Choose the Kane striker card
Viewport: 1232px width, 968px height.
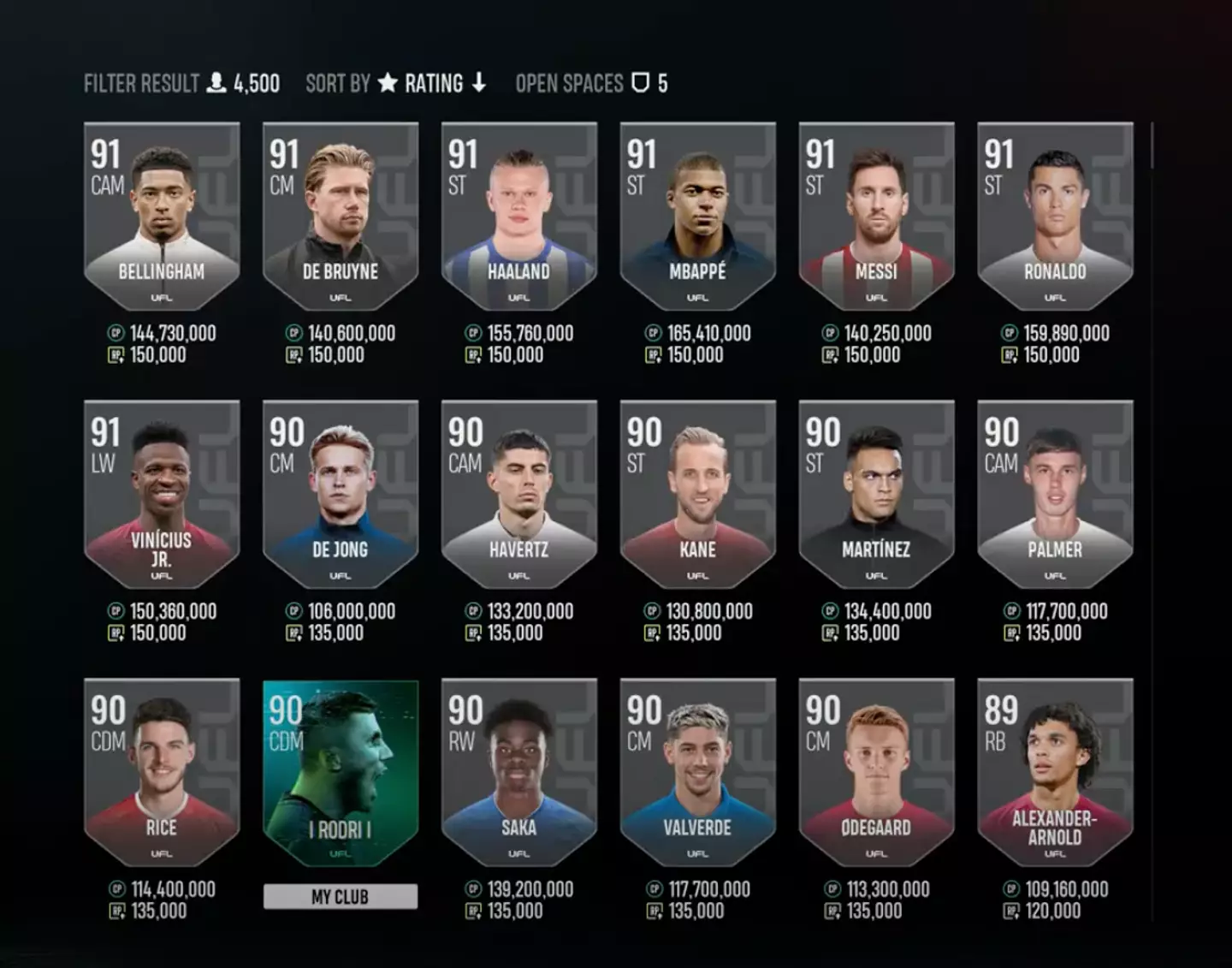pyautogui.click(x=697, y=492)
